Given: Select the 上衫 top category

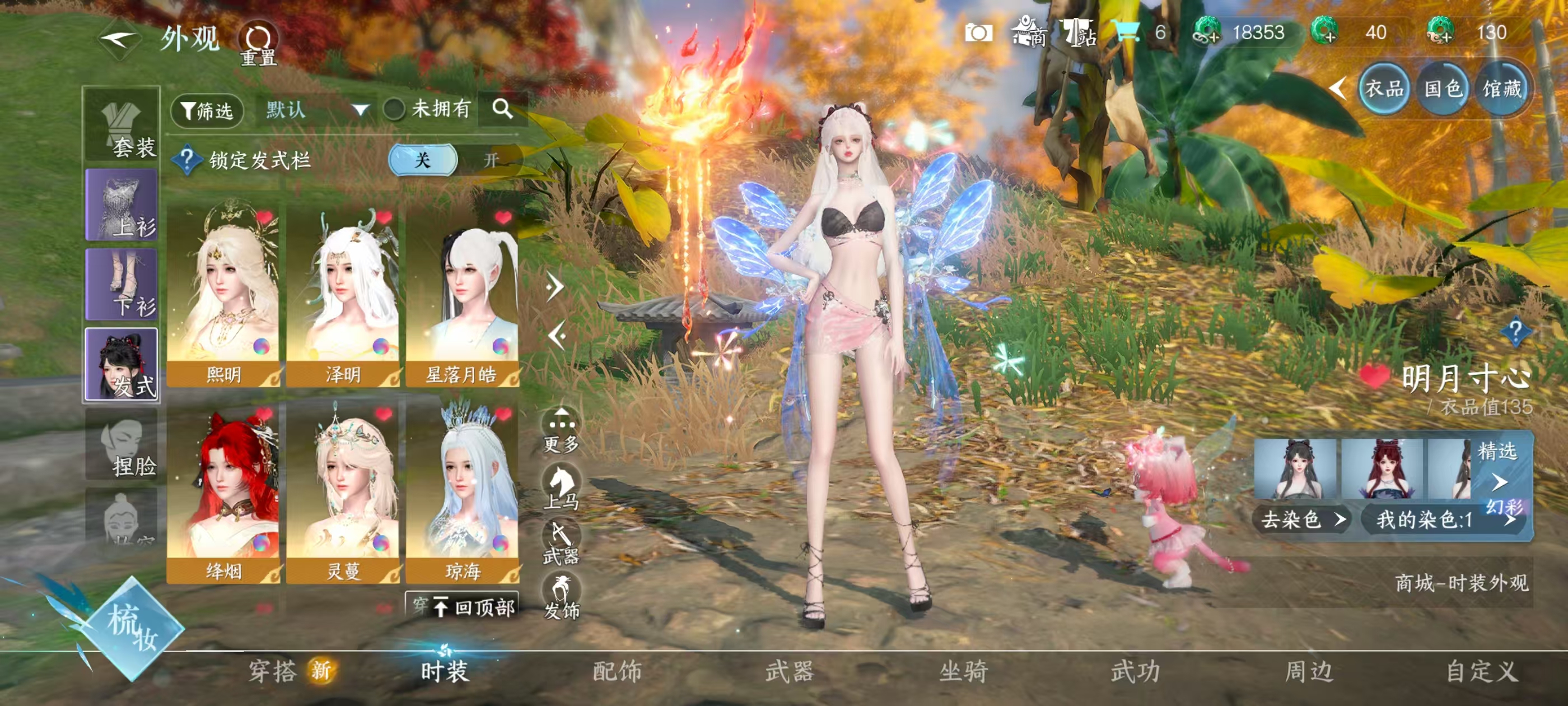Looking at the screenshot, I should pyautogui.click(x=122, y=206).
